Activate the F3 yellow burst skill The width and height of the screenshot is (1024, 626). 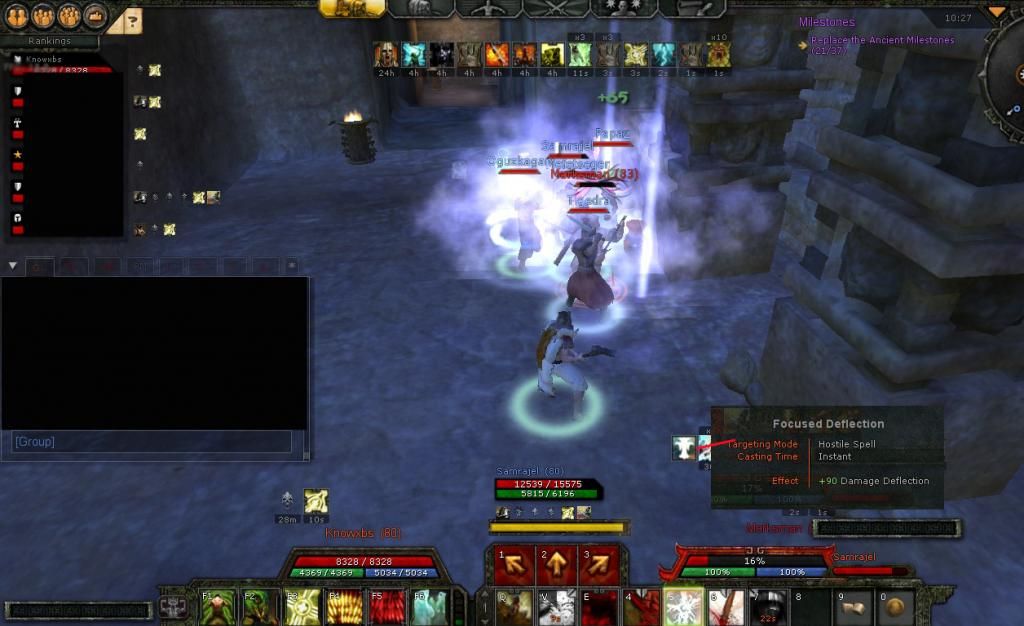click(x=301, y=606)
